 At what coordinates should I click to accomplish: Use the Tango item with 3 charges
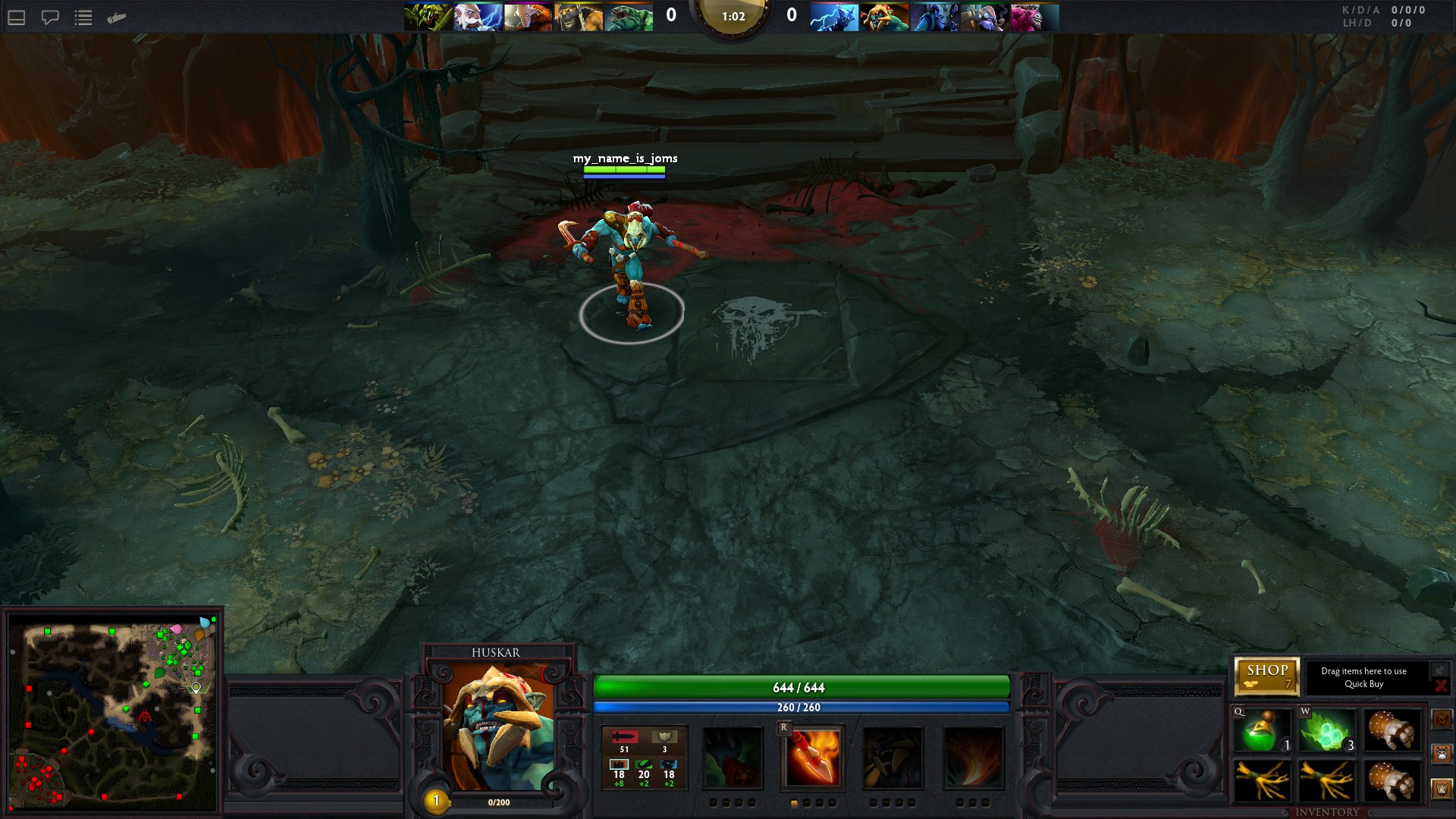pos(1327,731)
